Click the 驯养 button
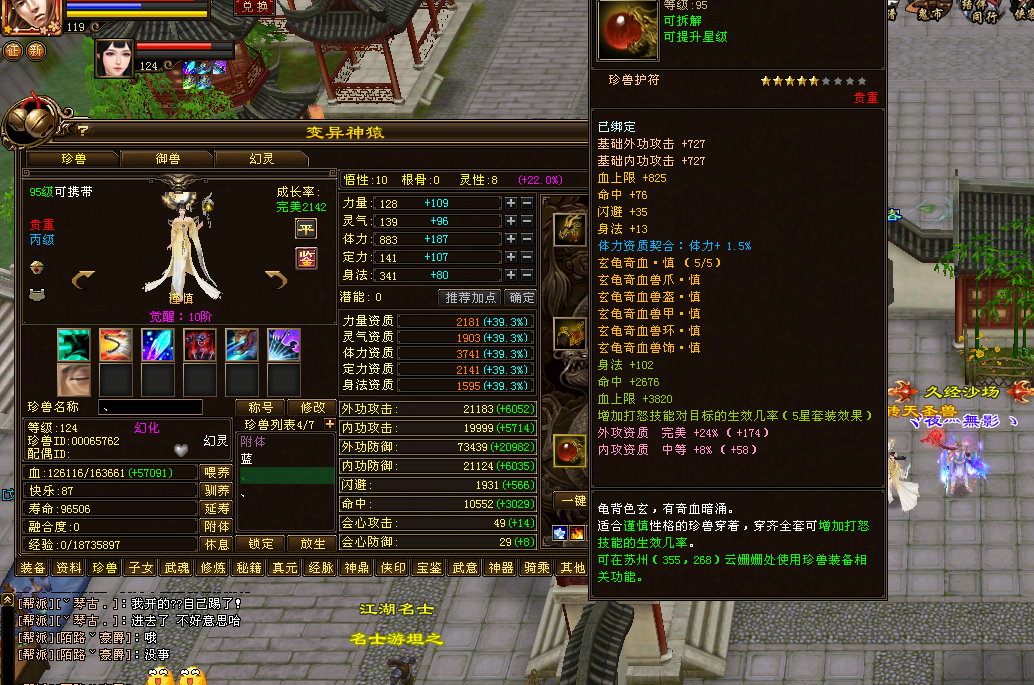This screenshot has width=1034, height=685. [x=217, y=490]
